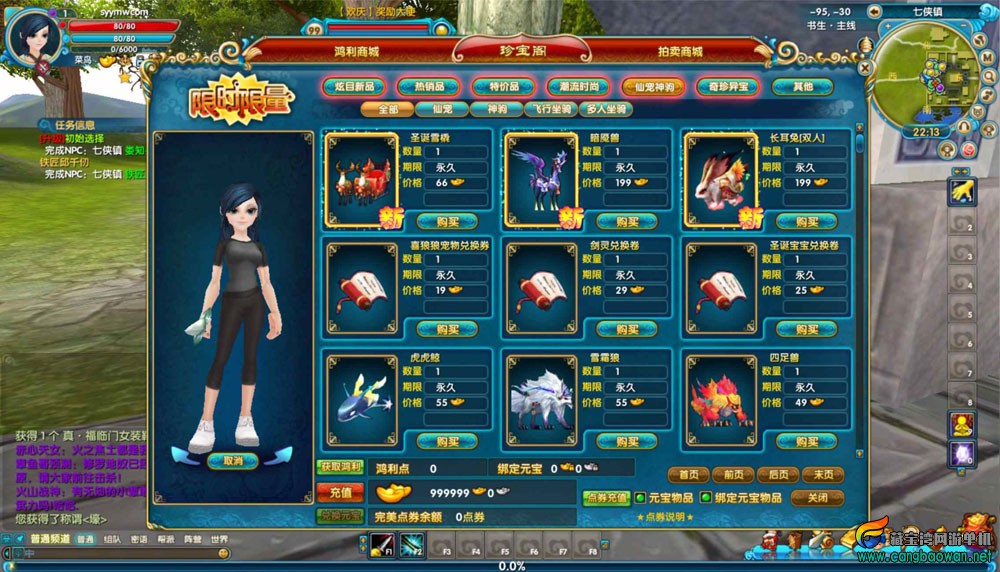Choose the 热销品 category button
Screen dimensions: 1000x572
point(430,87)
